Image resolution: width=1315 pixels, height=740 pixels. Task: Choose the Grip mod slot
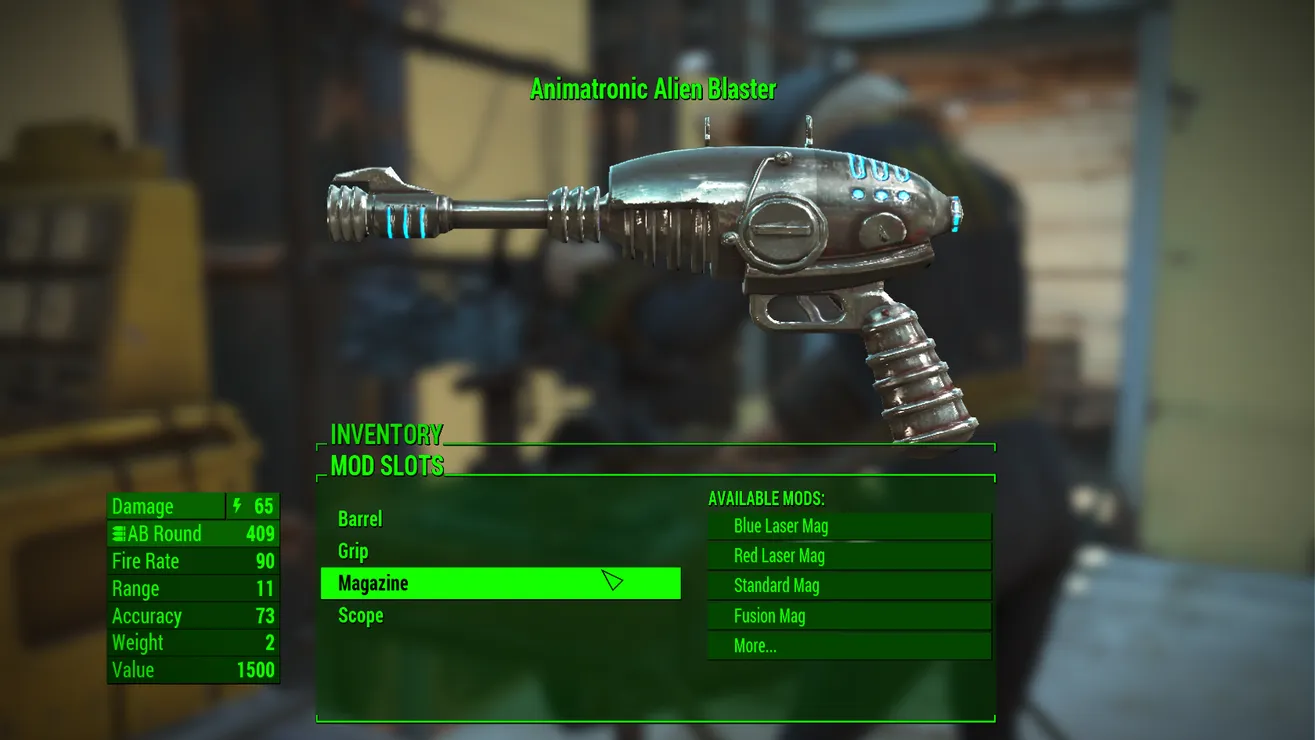click(353, 551)
